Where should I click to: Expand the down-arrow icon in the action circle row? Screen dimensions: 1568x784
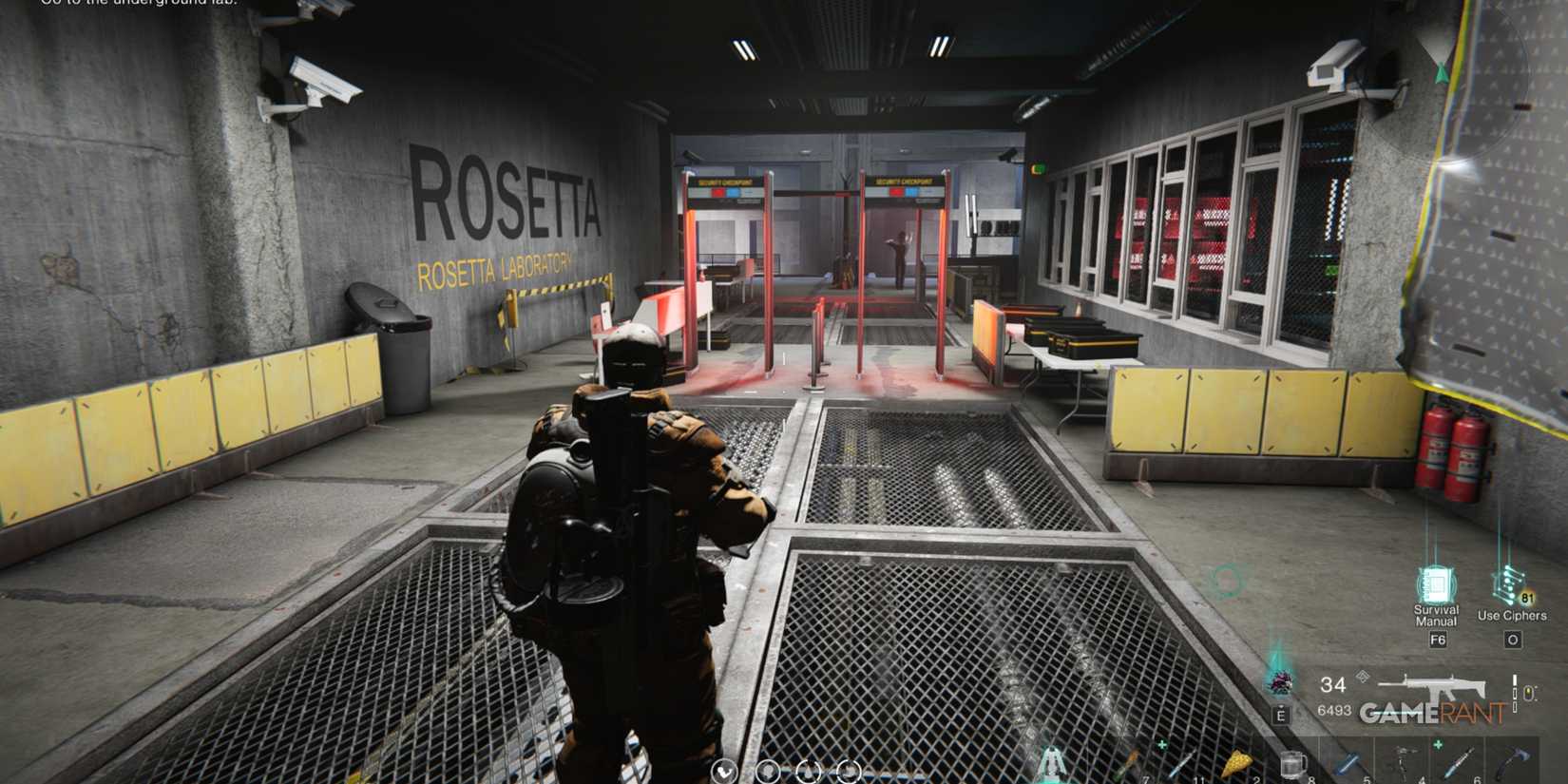tap(725, 772)
